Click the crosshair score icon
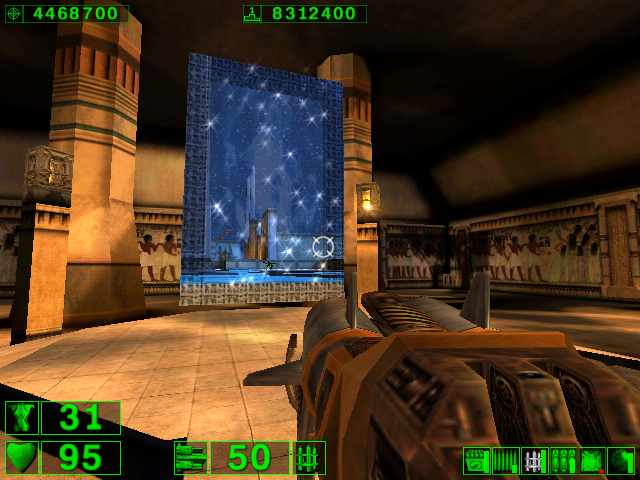 click(13, 14)
